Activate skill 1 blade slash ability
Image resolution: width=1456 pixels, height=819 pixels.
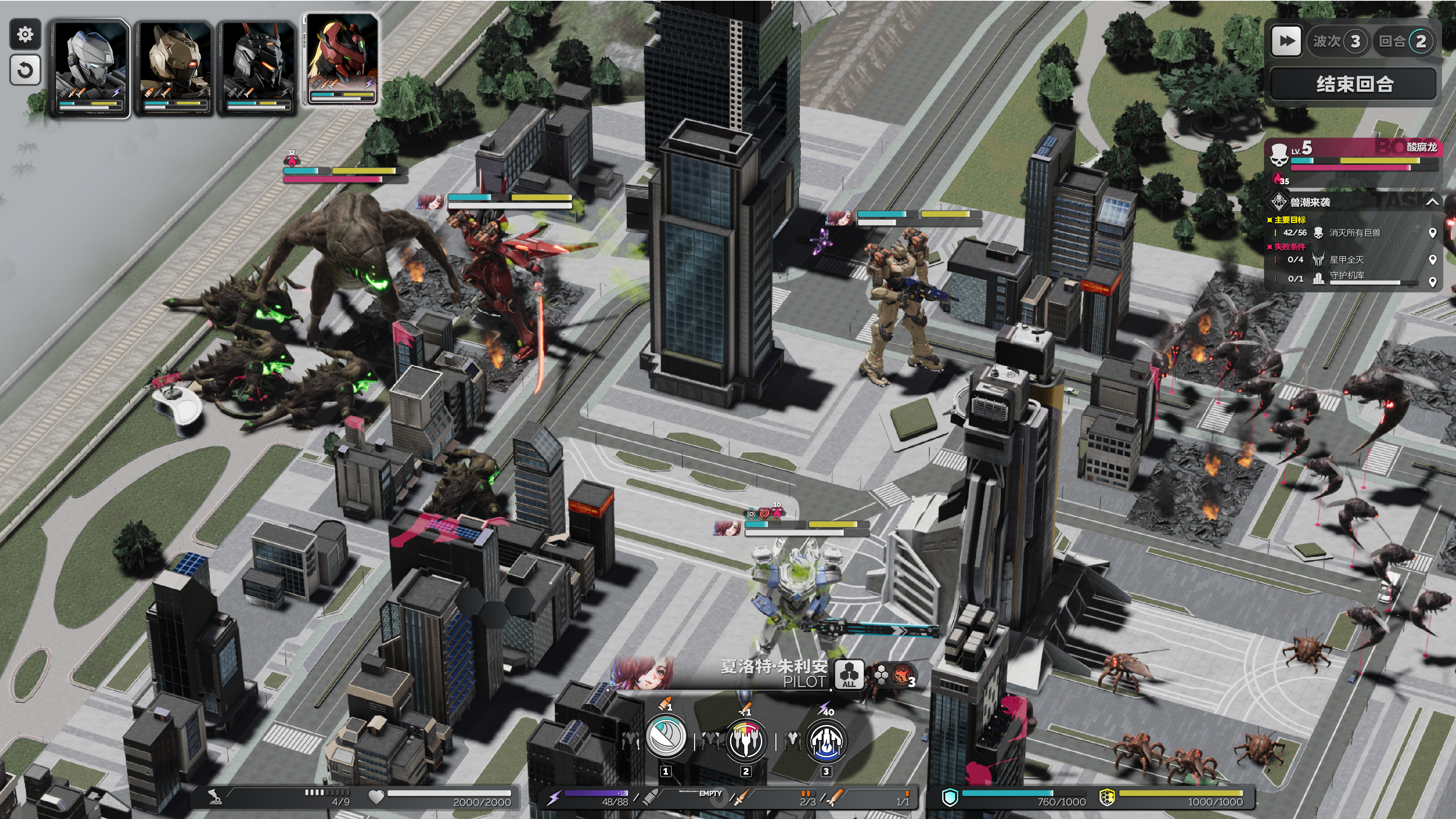pos(666,737)
